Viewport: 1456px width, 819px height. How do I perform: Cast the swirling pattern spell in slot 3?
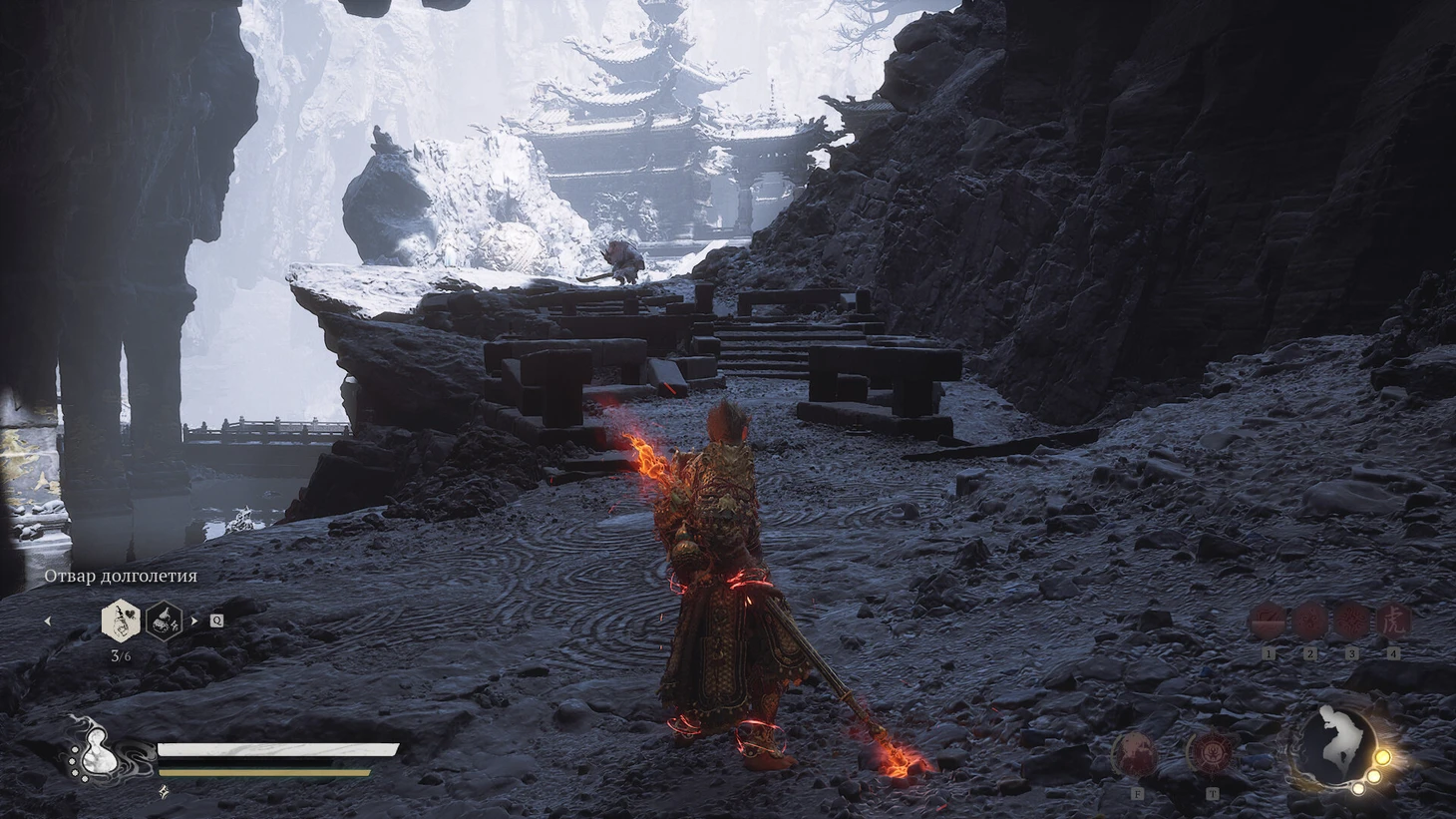click(1351, 620)
